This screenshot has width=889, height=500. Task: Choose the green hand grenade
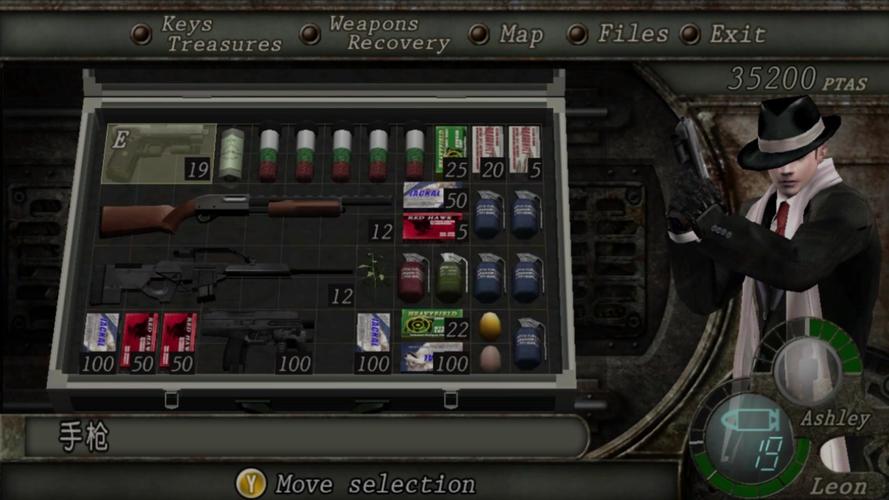point(449,276)
